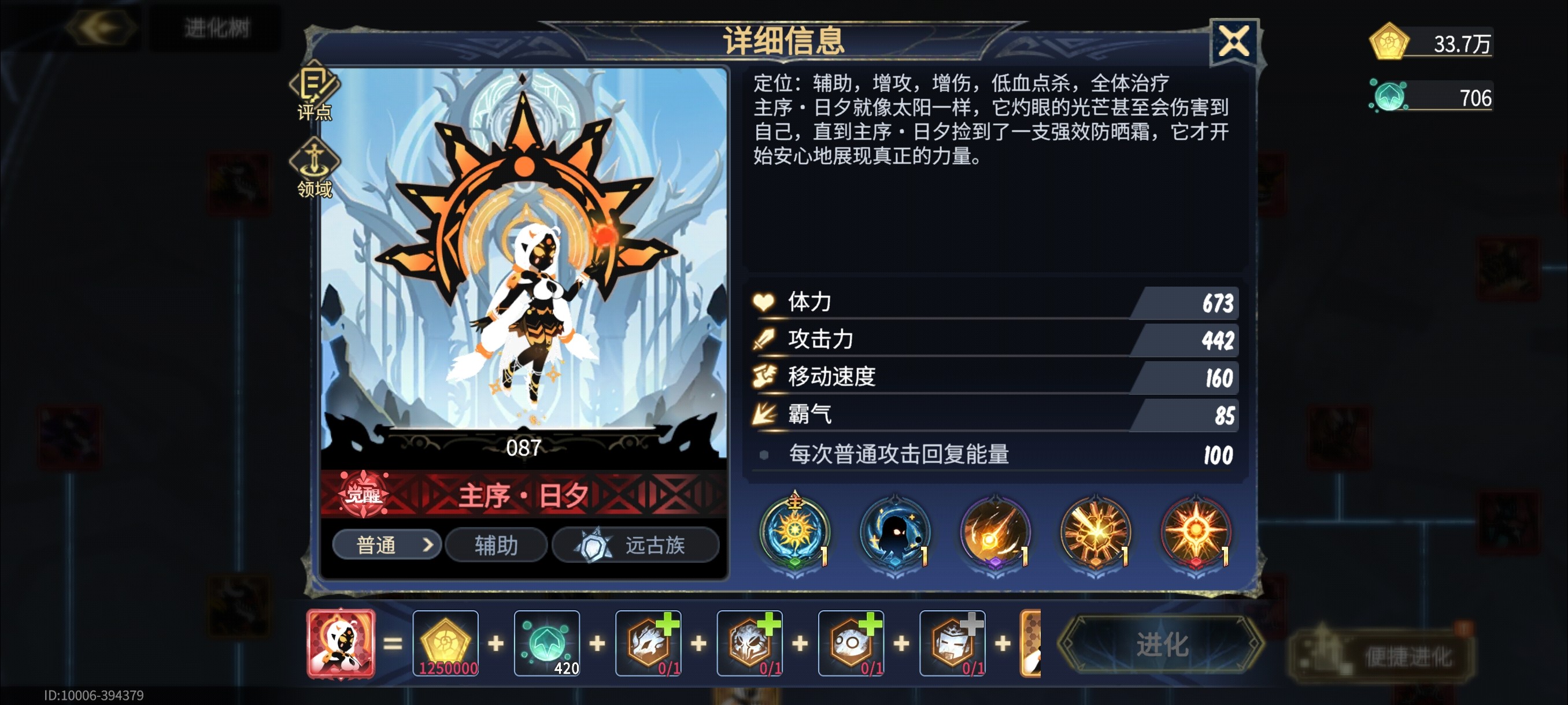Select the 辅助 role tag
The height and width of the screenshot is (705, 1568).
pyautogui.click(x=495, y=546)
